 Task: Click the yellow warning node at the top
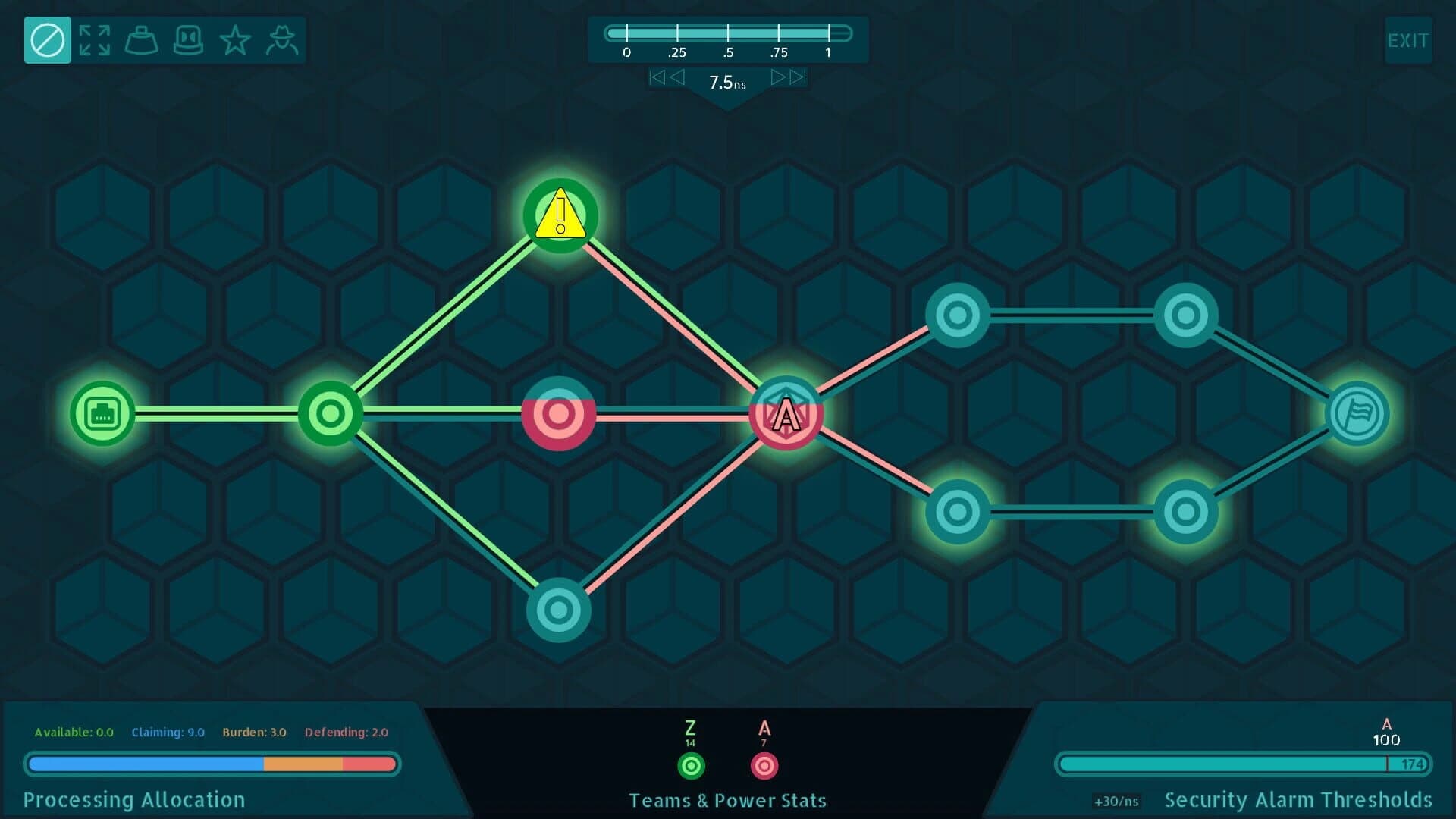(559, 216)
